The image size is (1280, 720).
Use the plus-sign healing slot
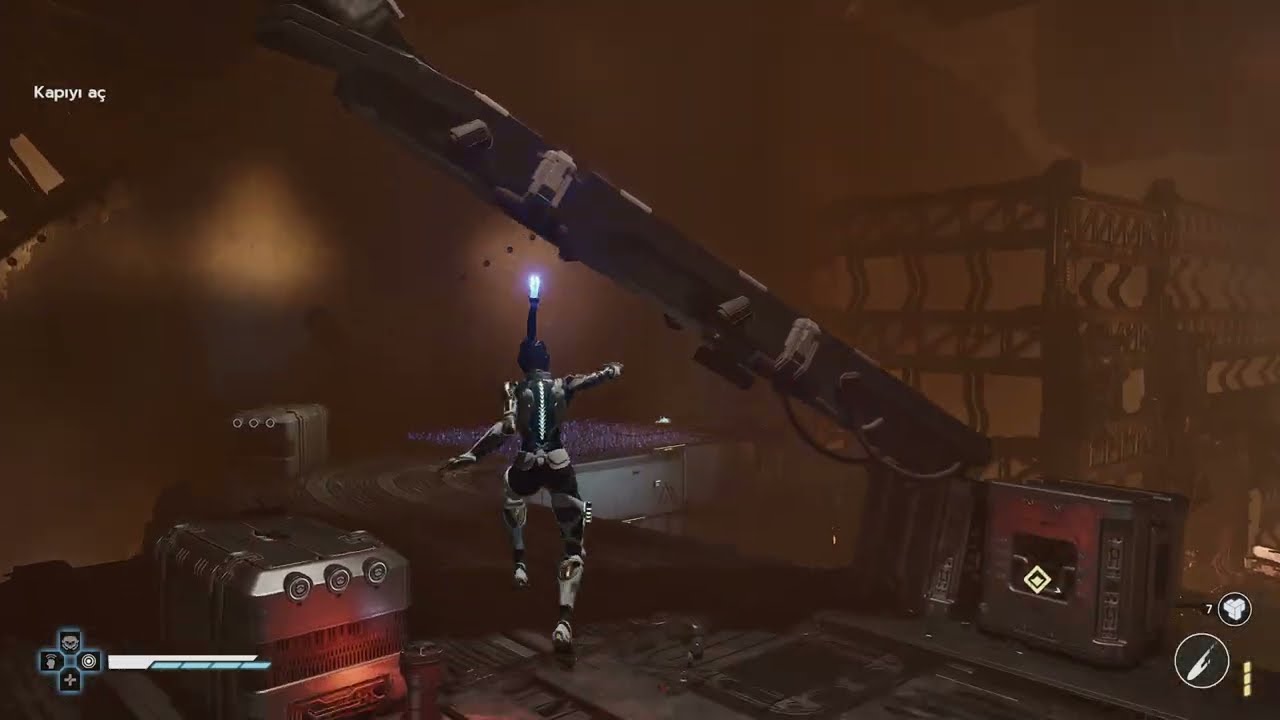click(70, 680)
